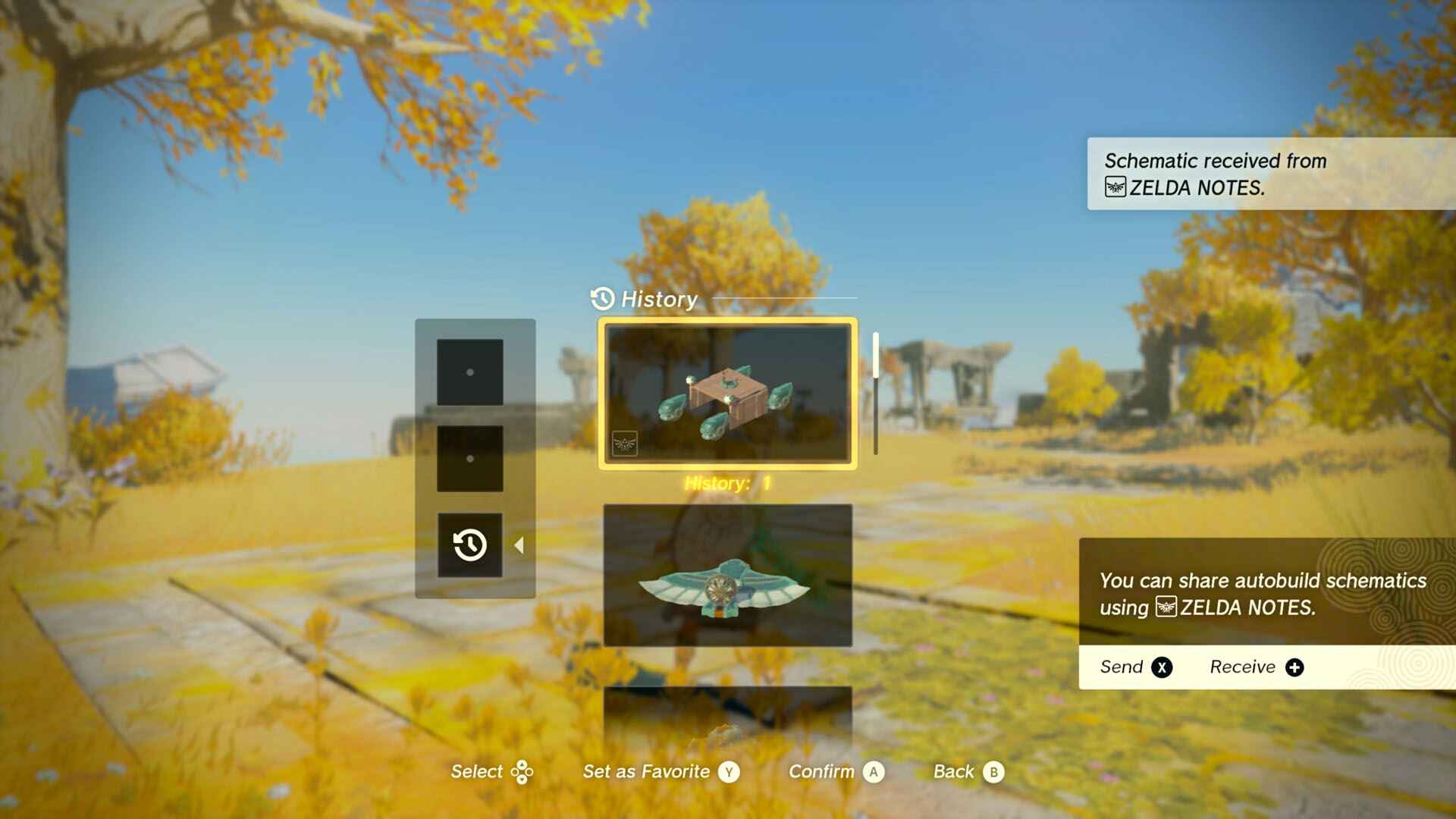Select the History icon in the left sidebar
This screenshot has height=819, width=1456.
(471, 544)
